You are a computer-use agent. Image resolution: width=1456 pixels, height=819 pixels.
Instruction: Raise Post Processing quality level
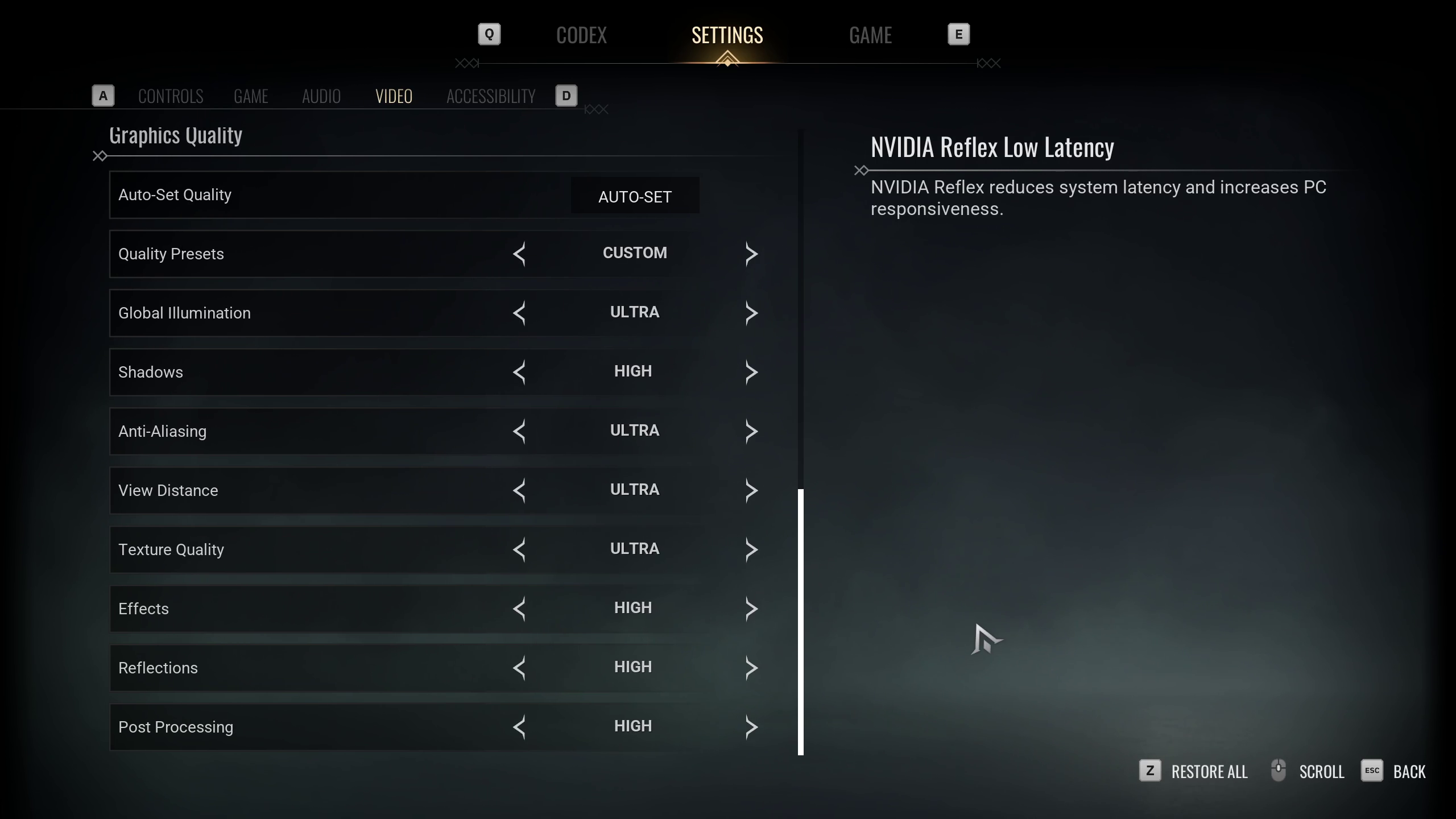pyautogui.click(x=751, y=727)
